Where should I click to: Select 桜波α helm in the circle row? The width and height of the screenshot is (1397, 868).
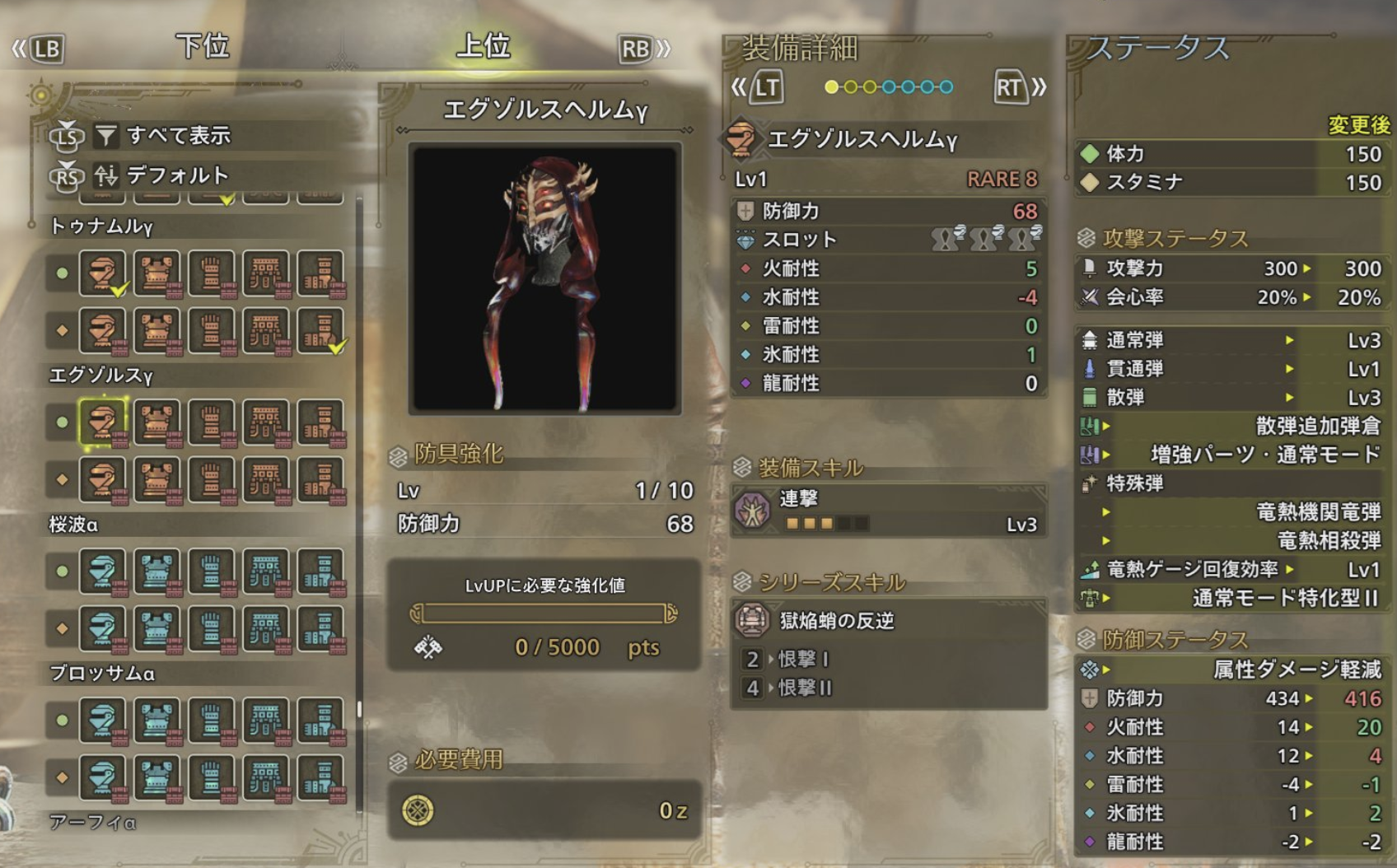click(102, 572)
